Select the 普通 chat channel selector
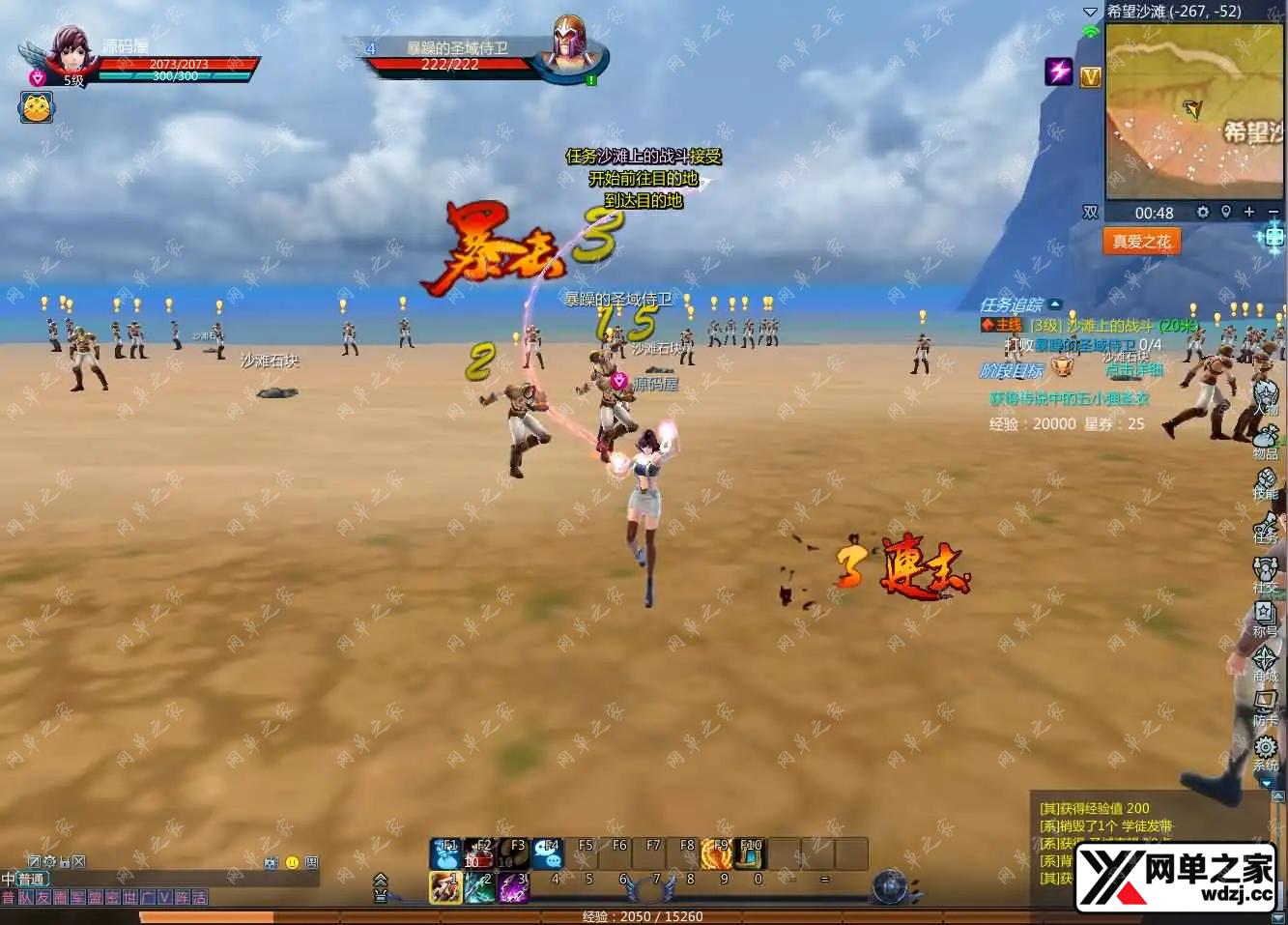 coord(31,879)
